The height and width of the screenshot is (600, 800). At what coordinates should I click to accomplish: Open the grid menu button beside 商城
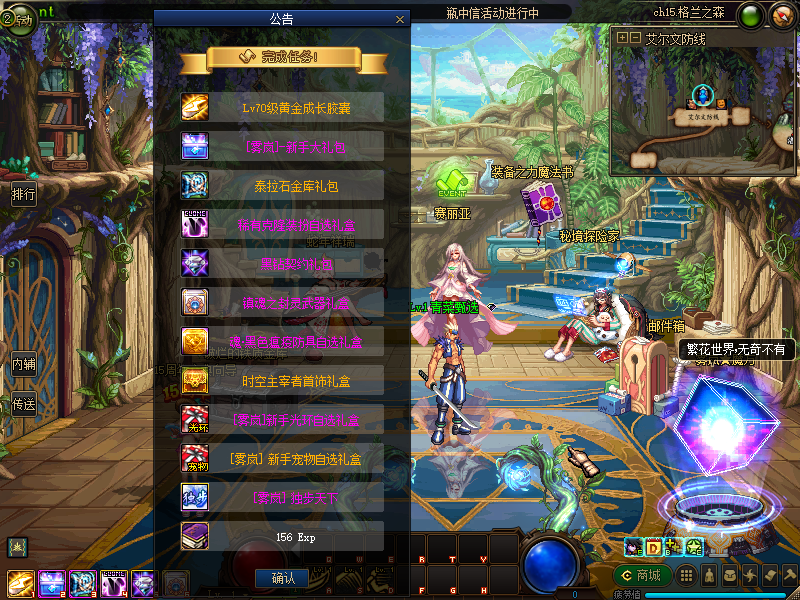click(686, 576)
